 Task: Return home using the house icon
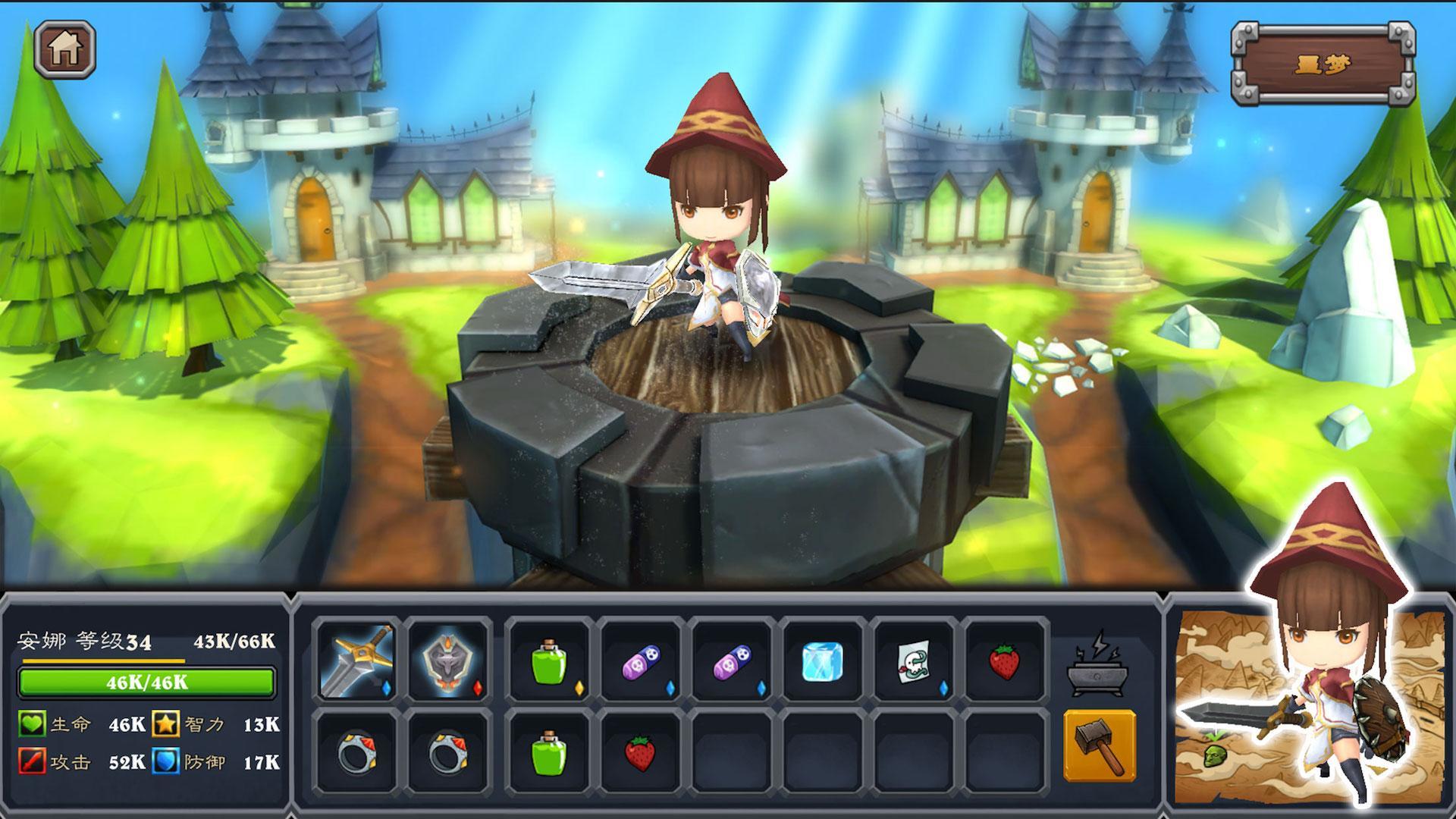click(x=67, y=49)
